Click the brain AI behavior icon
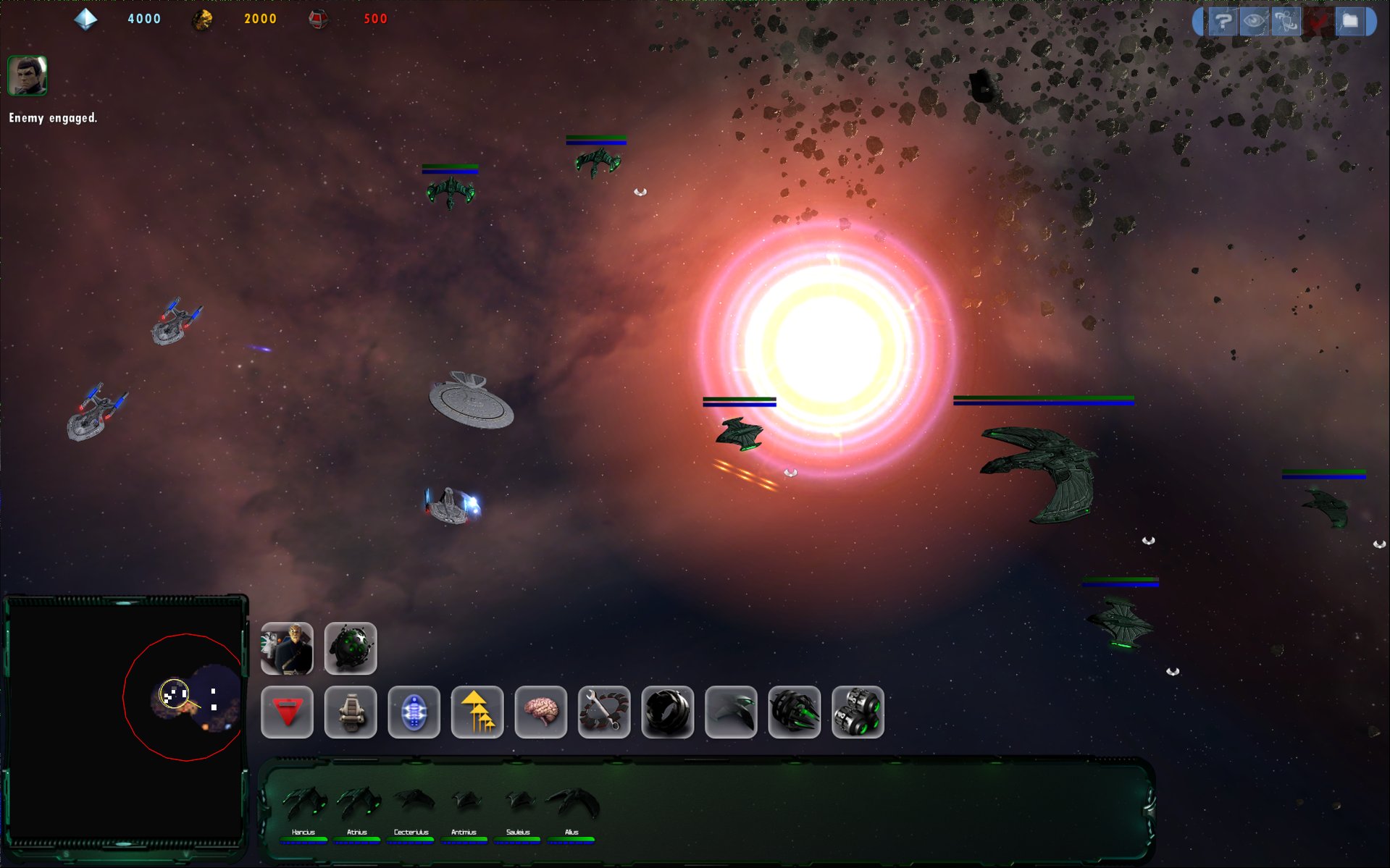1390x868 pixels. [x=540, y=712]
